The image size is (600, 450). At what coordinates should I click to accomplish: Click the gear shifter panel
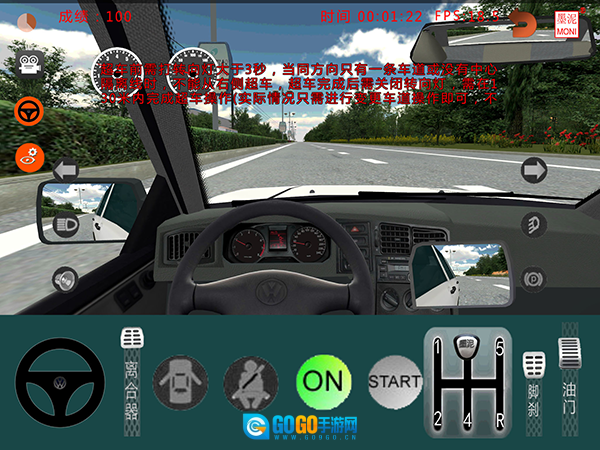[466, 382]
